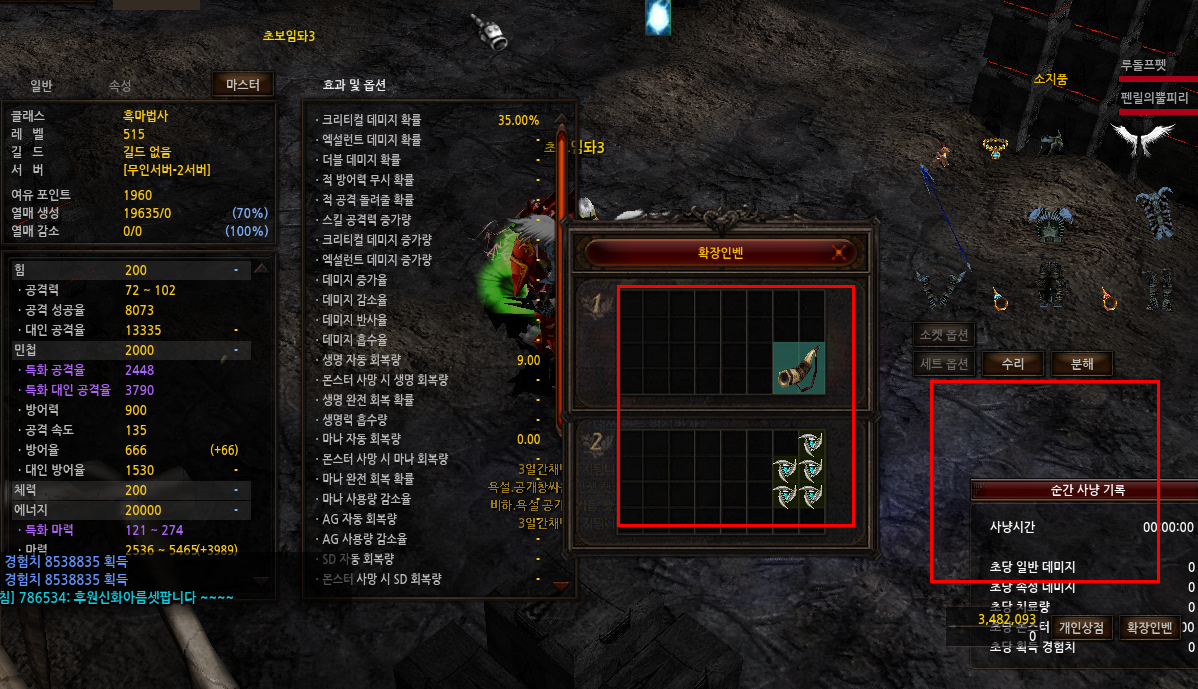Select the horn item in extended inventory
The image size is (1198, 689).
tap(799, 367)
